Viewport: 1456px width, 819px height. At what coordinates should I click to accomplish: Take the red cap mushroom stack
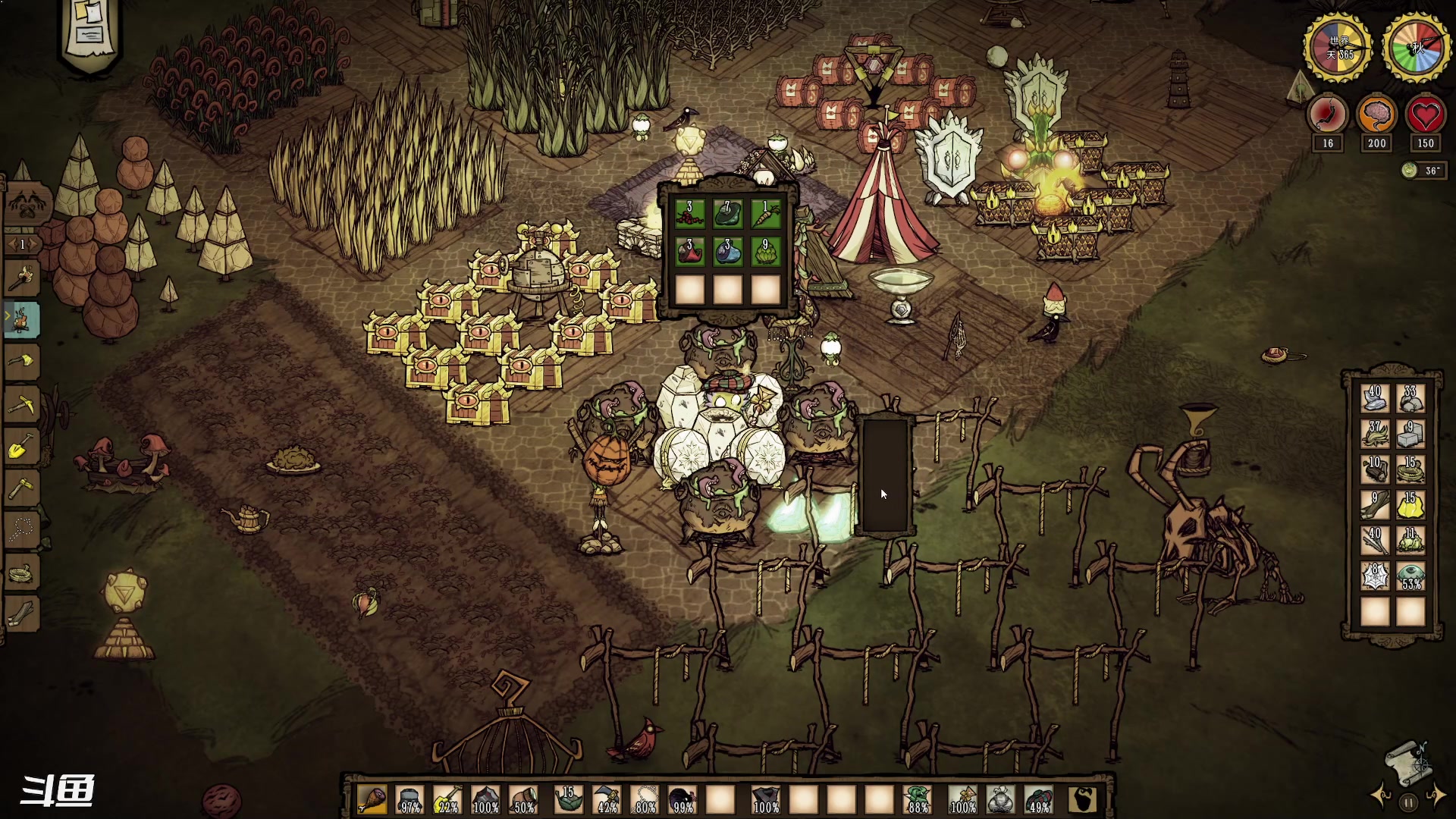(x=689, y=252)
